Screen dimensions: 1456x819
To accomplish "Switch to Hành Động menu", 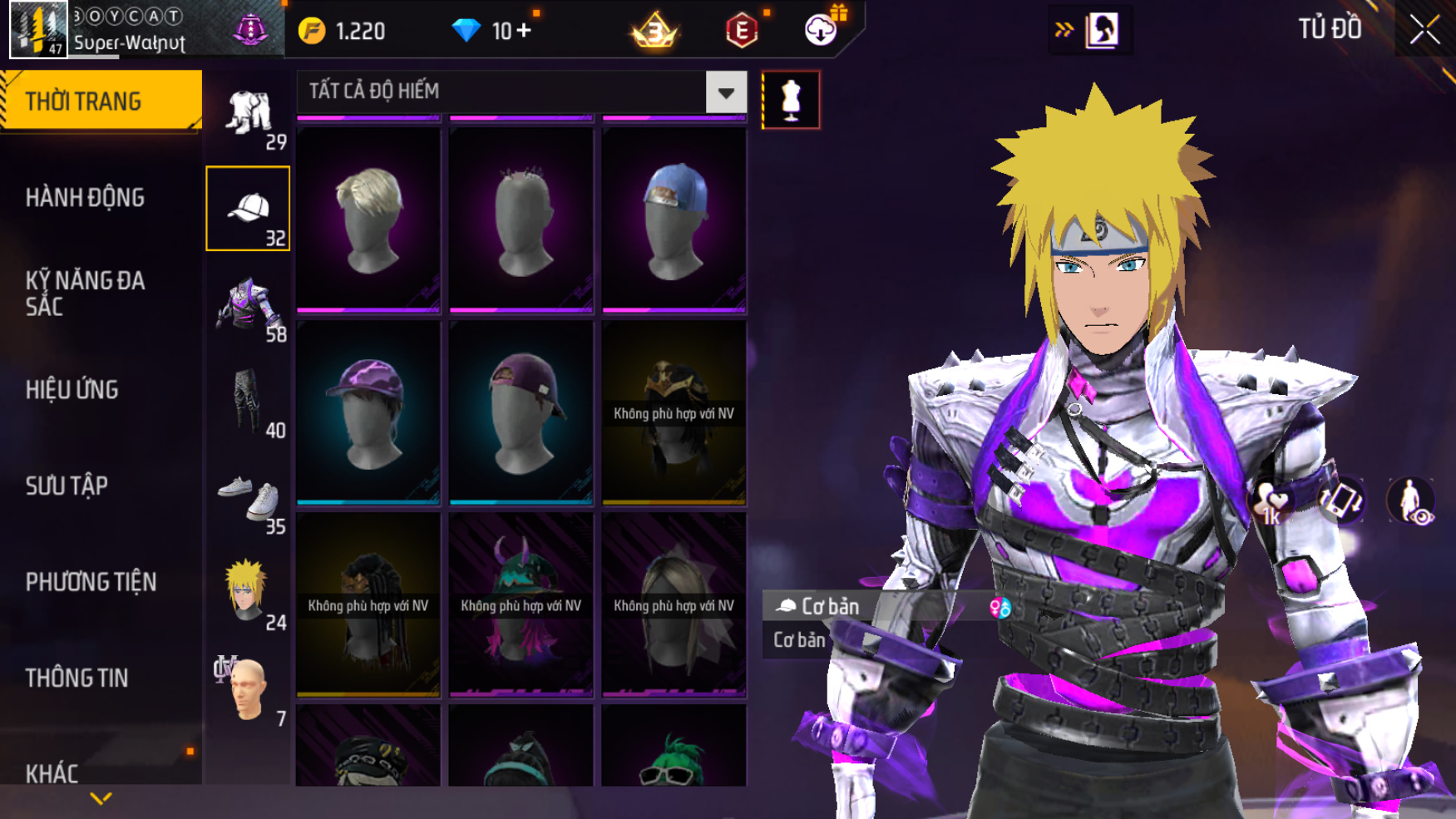I will 85,198.
